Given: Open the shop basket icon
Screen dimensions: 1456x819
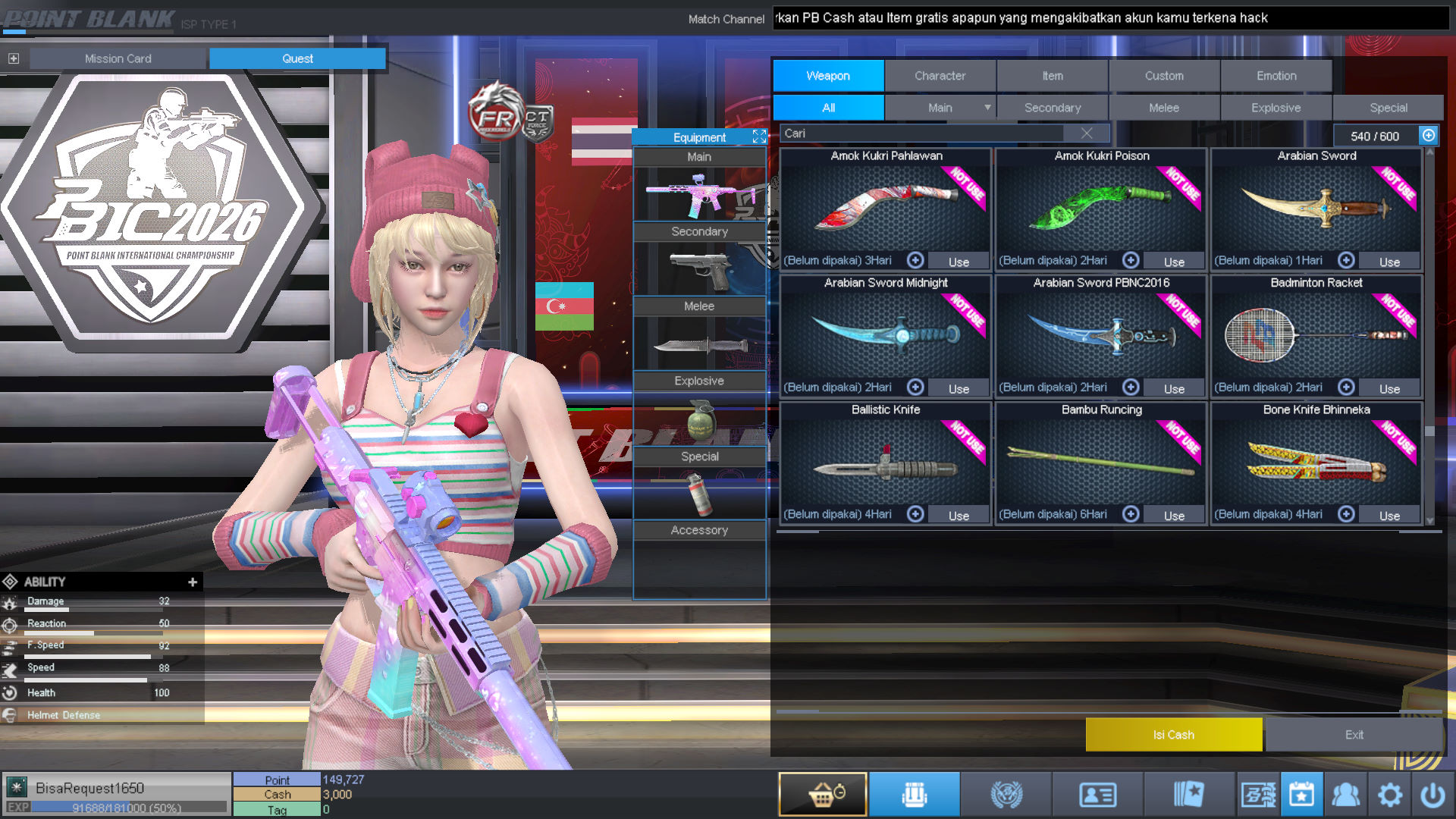Looking at the screenshot, I should (823, 794).
